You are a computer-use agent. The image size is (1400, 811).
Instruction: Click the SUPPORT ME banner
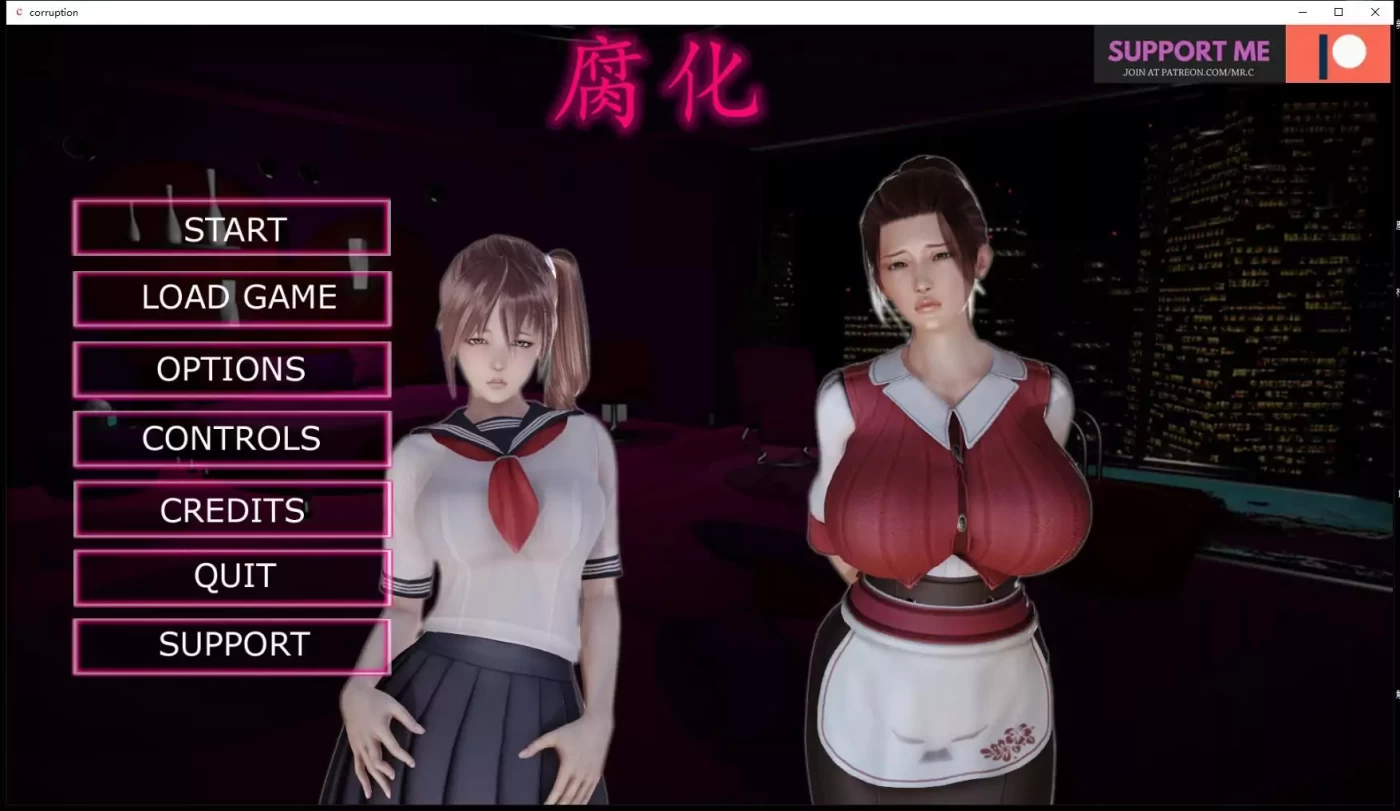coord(1188,50)
